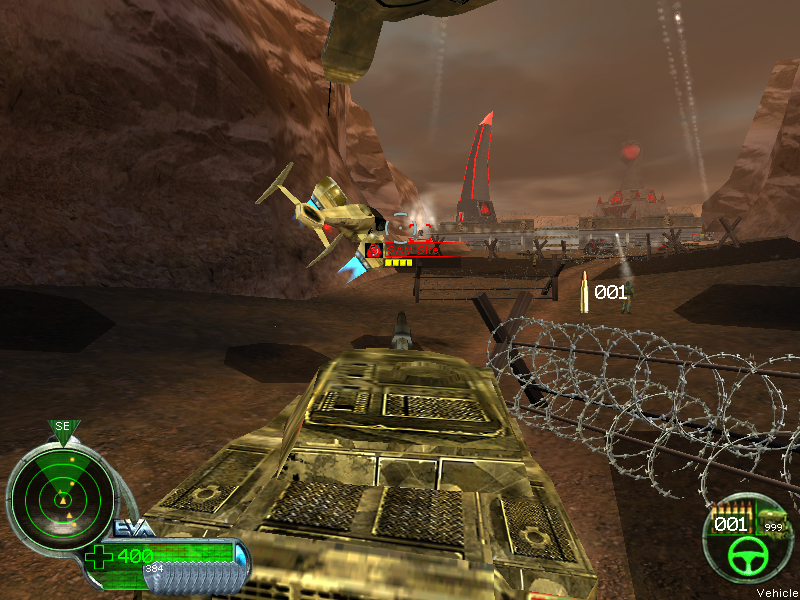This screenshot has width=800, height=600.
Task: Select the green steering wheel vehicle icon
Action: 744,552
